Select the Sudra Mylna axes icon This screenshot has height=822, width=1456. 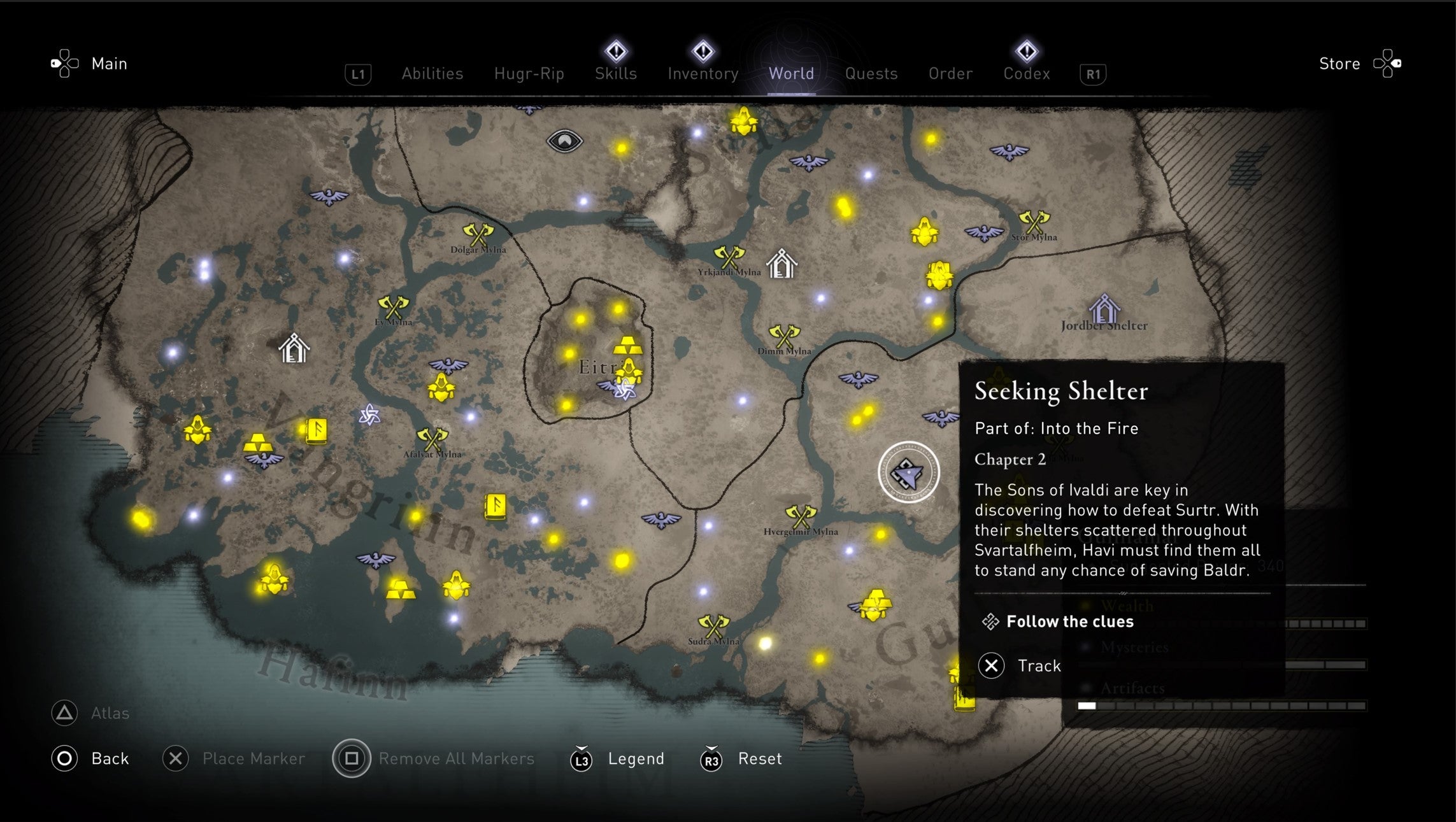tap(713, 627)
